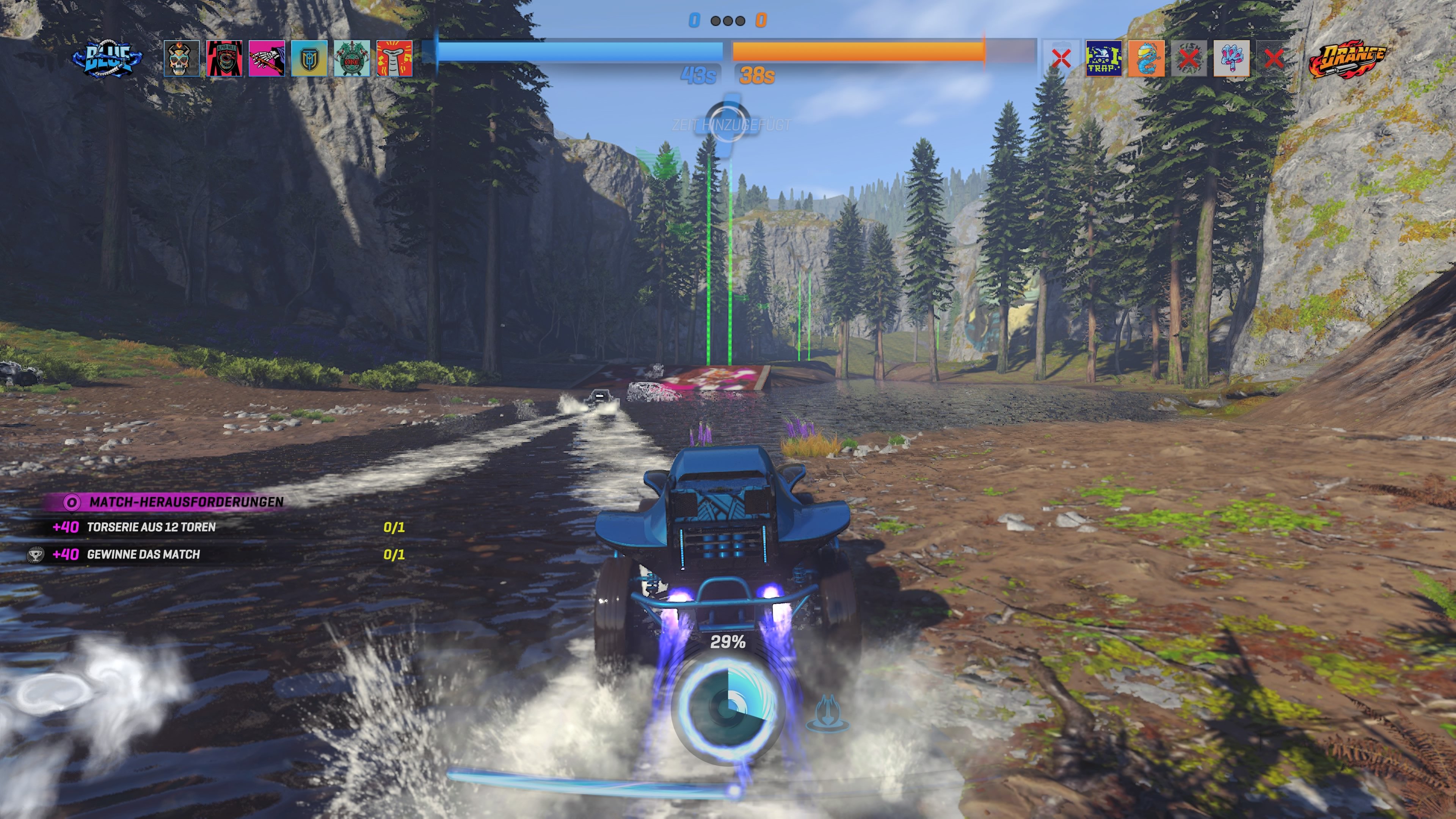Select the blue helmet worm avatar

(1147, 58)
